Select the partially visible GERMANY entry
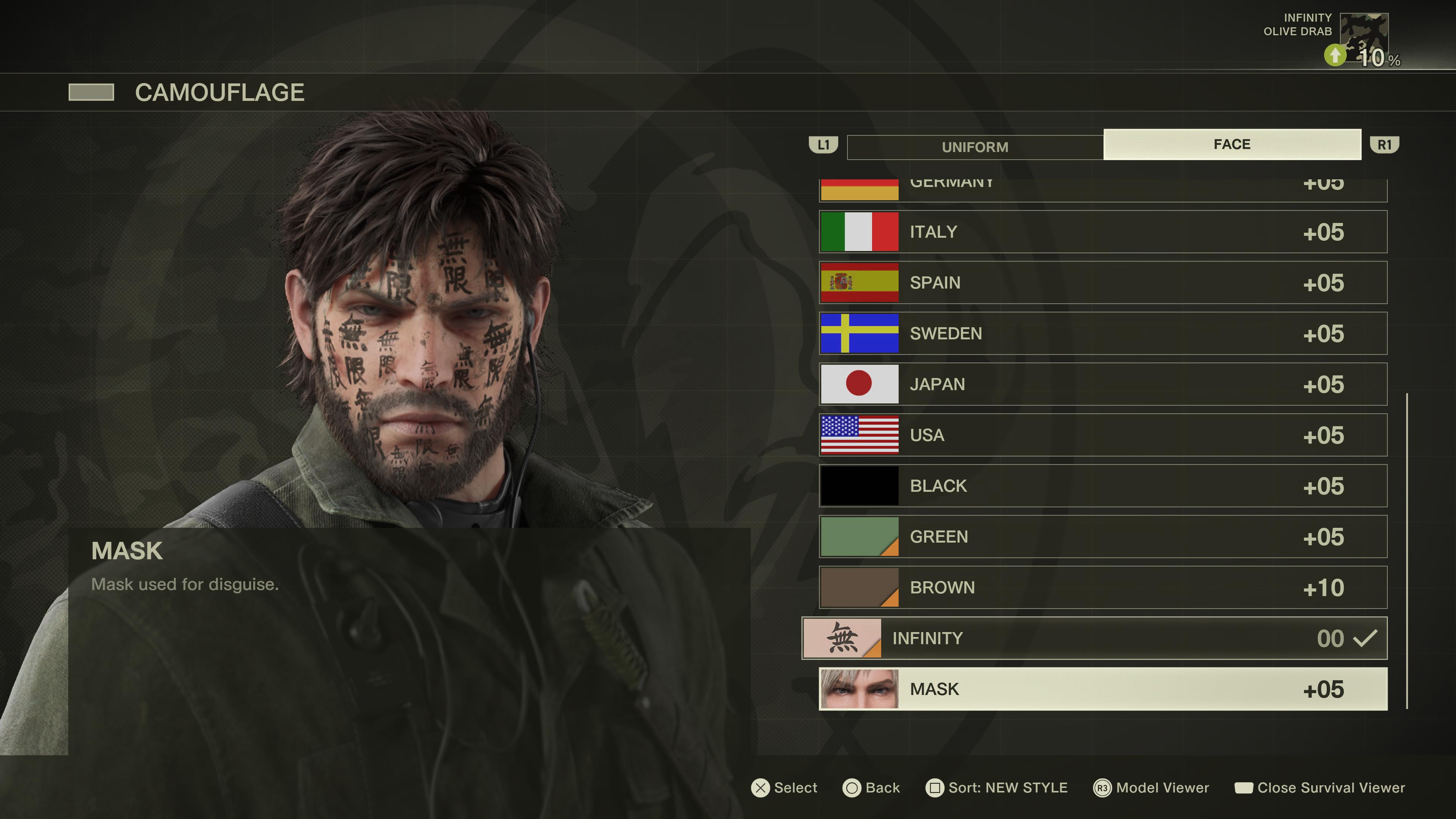 [x=1102, y=189]
